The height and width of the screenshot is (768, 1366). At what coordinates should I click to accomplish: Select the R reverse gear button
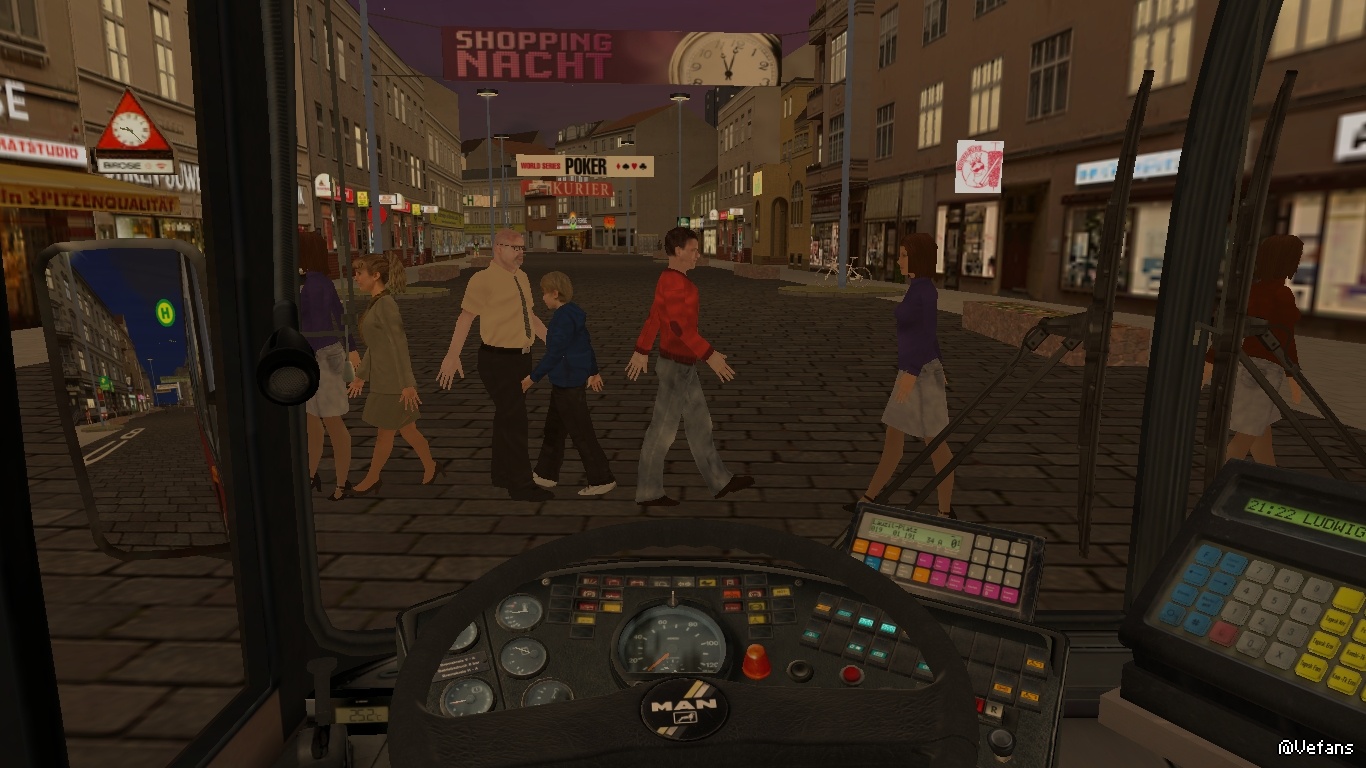[994, 708]
